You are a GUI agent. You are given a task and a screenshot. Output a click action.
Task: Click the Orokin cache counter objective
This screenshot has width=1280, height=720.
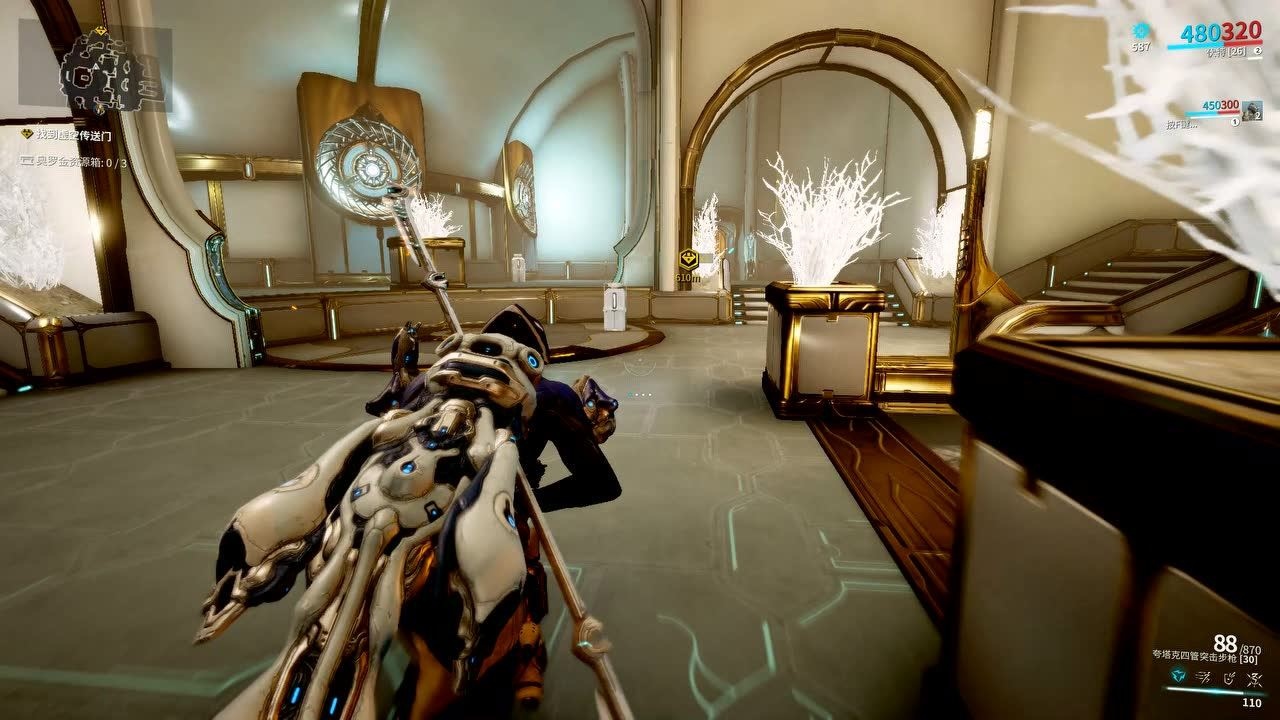[77, 162]
